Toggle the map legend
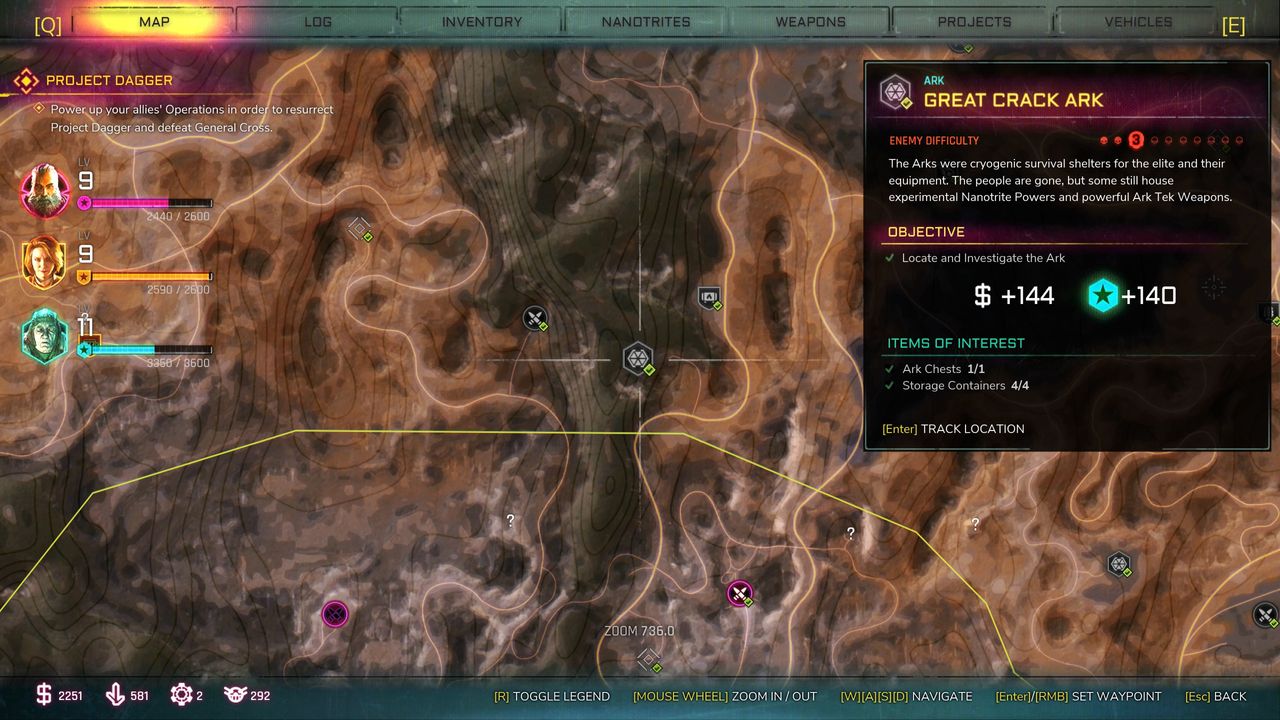 [551, 696]
